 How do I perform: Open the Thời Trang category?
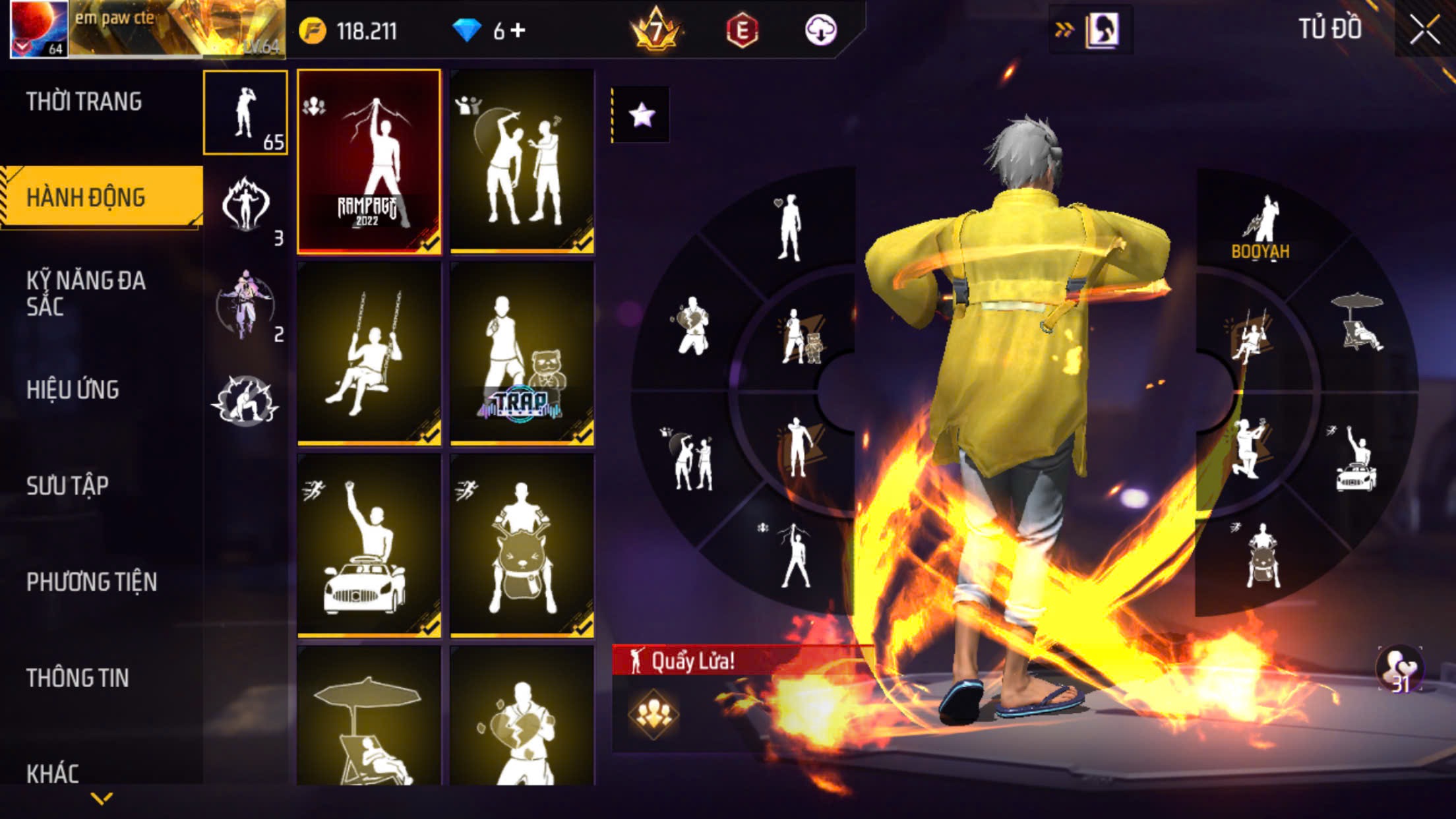point(84,102)
